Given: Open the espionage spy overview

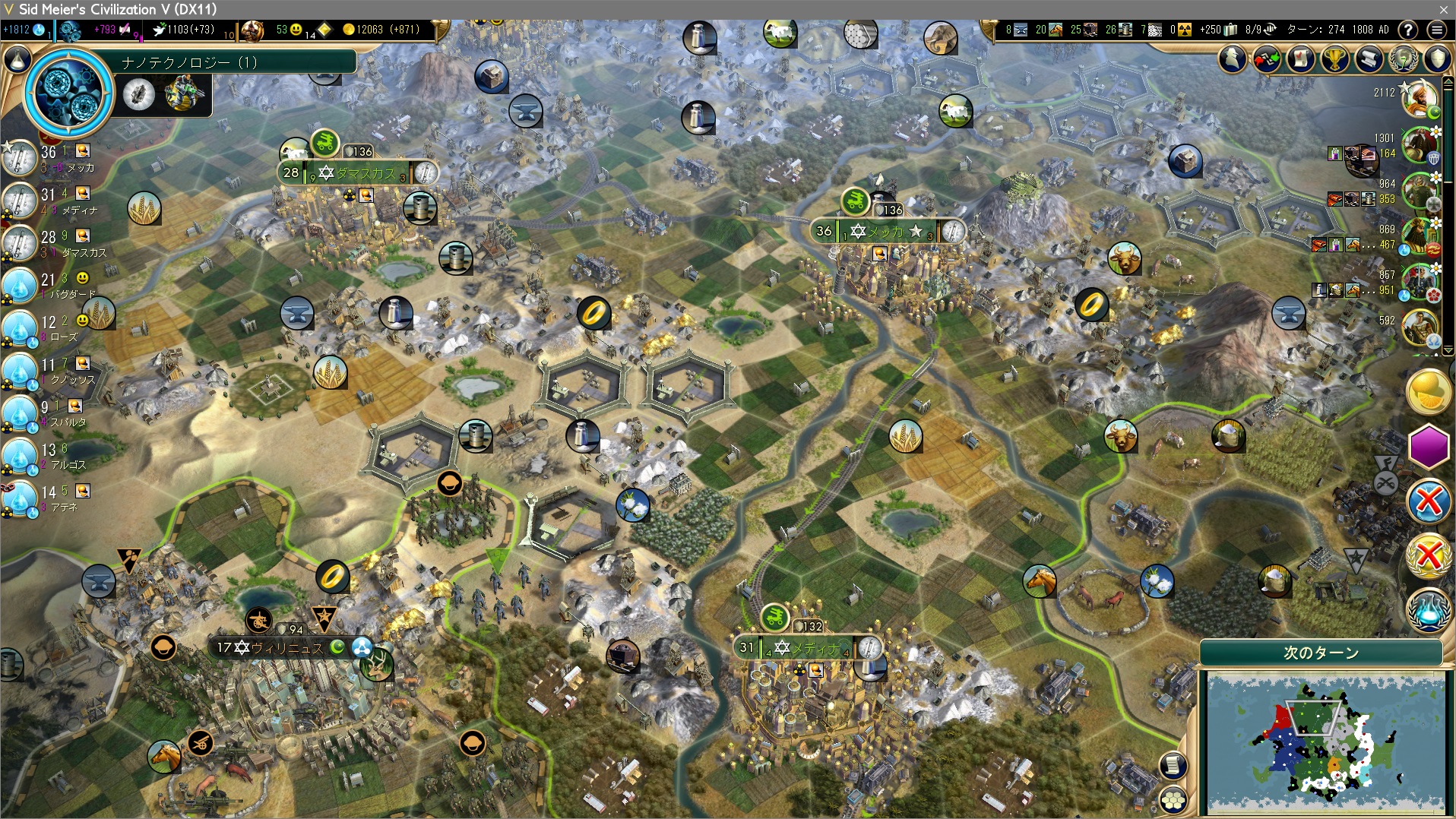Looking at the screenshot, I should pyautogui.click(x=1233, y=58).
